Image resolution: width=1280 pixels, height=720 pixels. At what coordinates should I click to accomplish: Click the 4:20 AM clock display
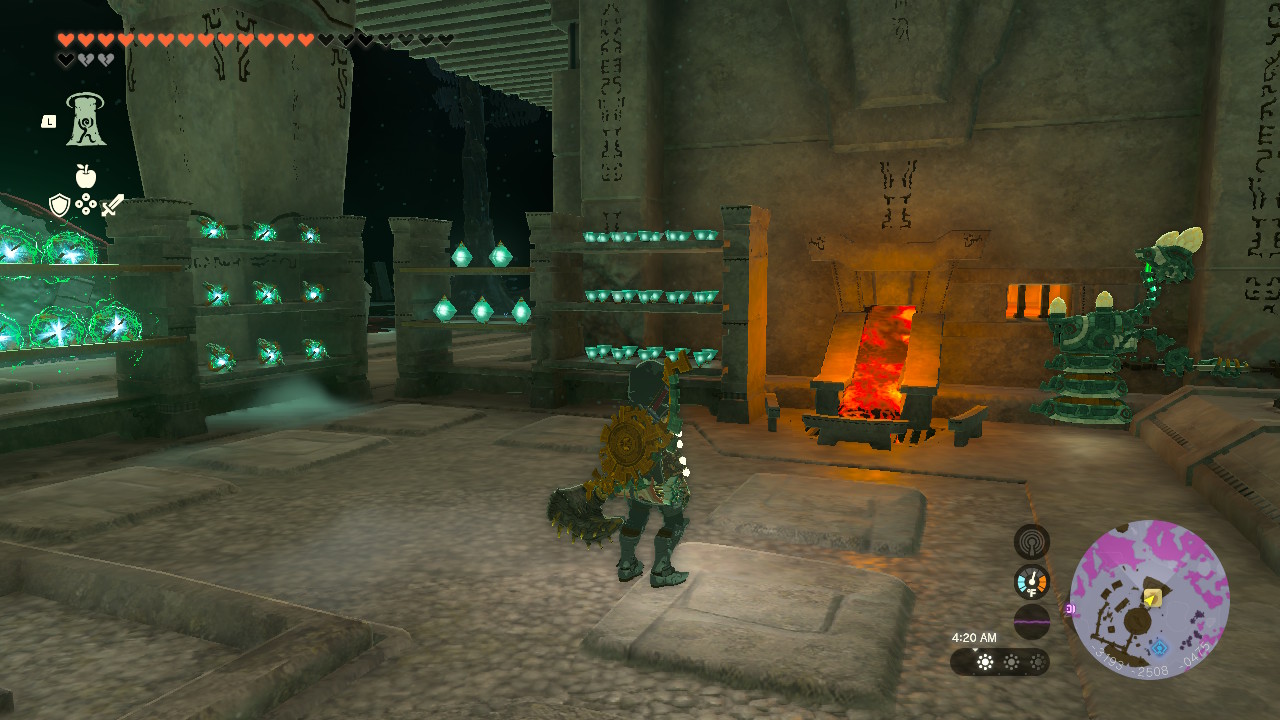(x=975, y=637)
